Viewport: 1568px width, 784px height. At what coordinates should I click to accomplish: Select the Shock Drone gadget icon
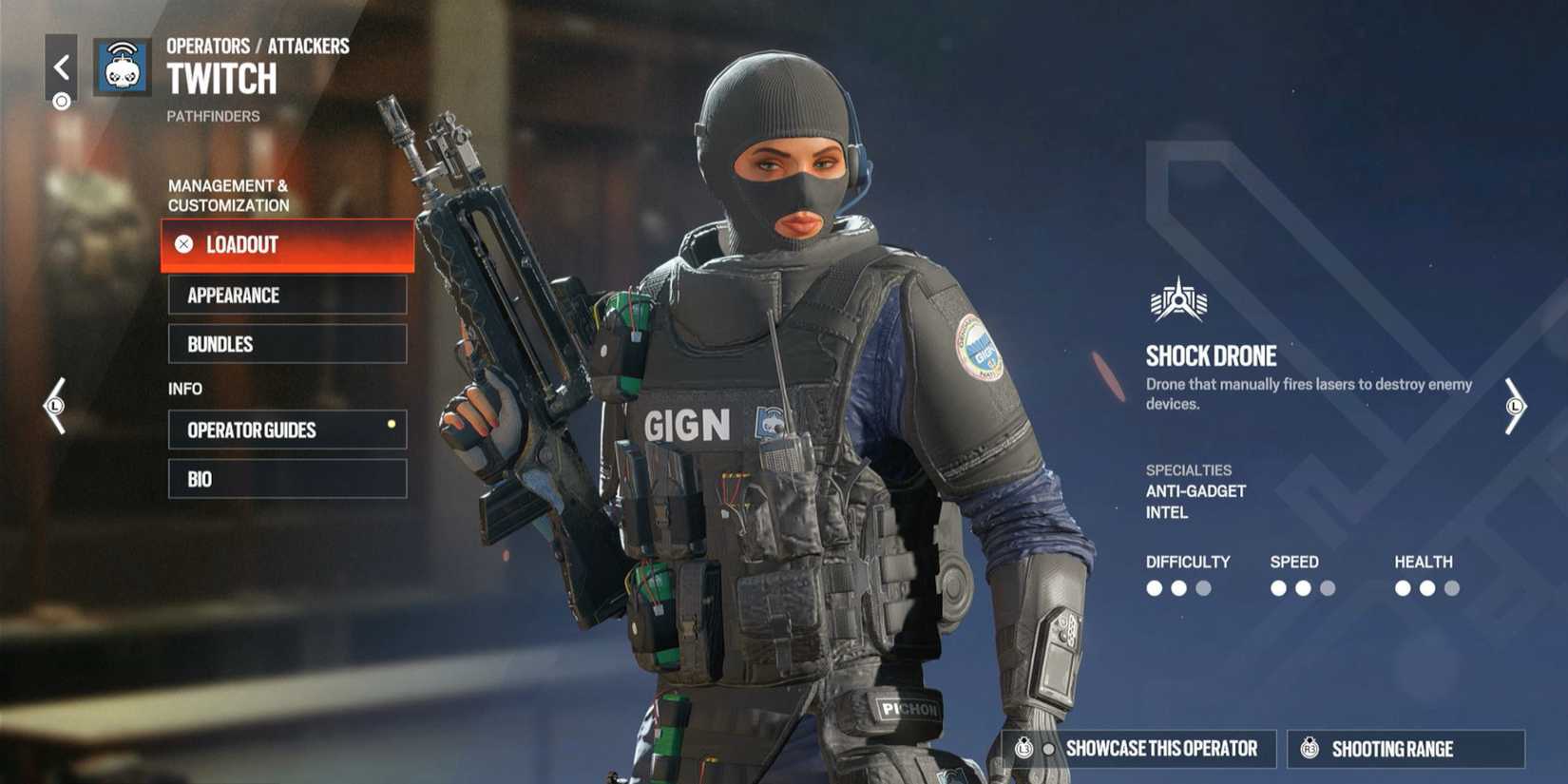[x=1178, y=300]
